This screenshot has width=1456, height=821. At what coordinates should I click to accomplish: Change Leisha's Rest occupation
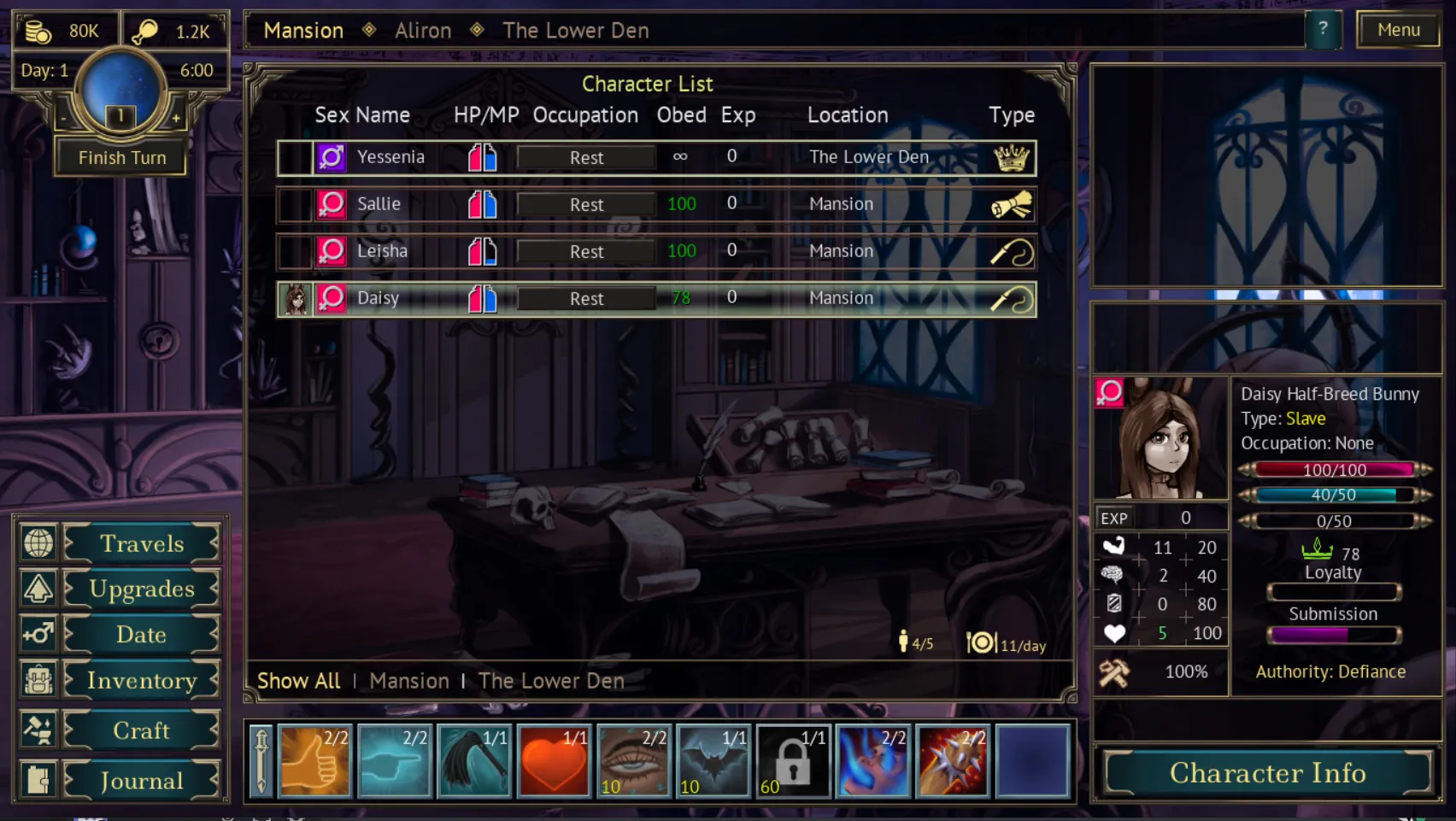586,251
